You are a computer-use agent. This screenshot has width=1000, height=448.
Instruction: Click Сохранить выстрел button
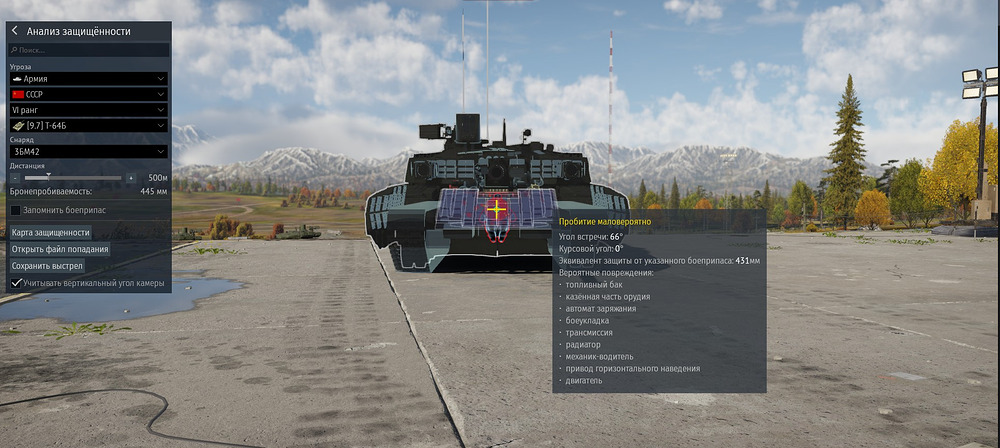47,266
